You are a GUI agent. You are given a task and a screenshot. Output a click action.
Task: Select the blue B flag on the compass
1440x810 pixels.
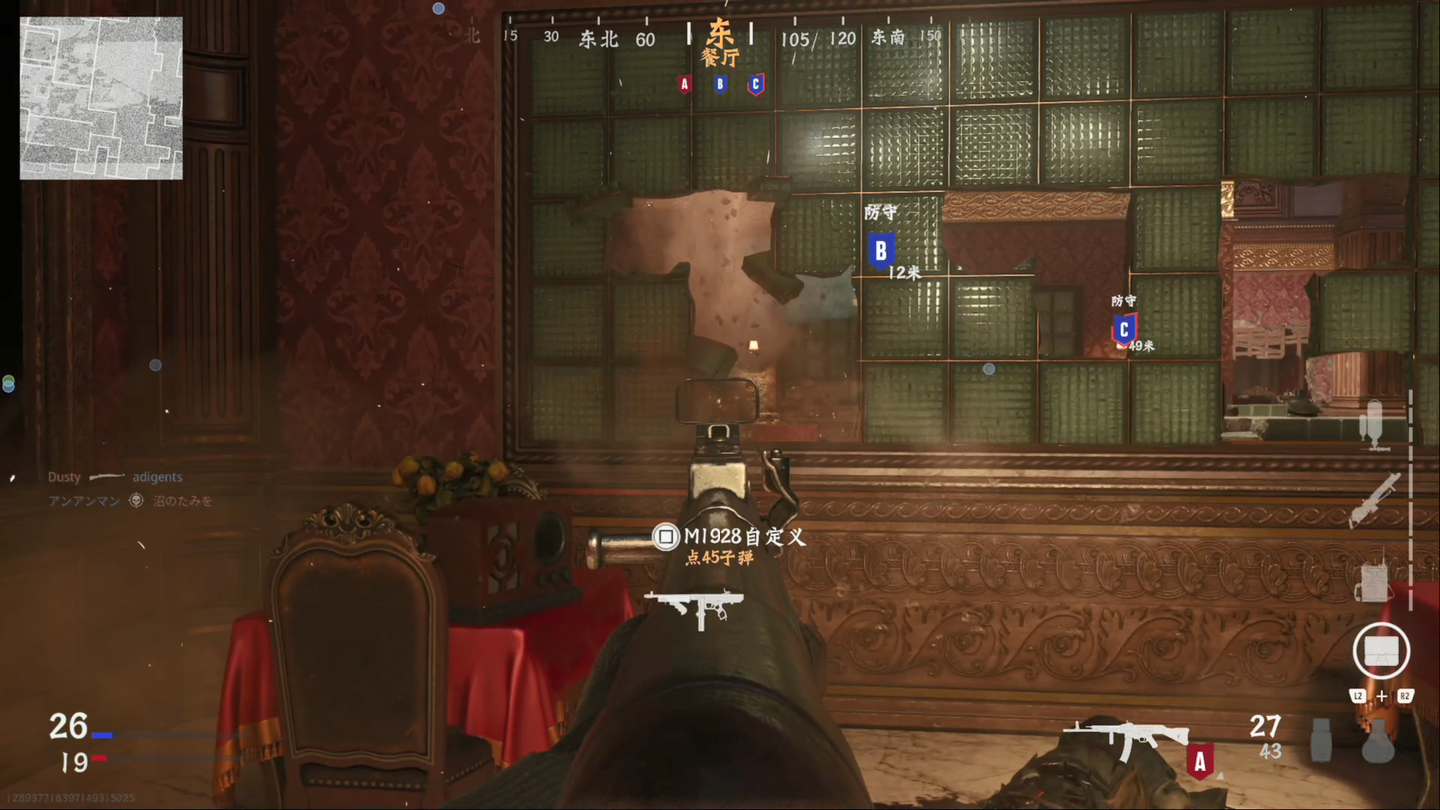[720, 84]
